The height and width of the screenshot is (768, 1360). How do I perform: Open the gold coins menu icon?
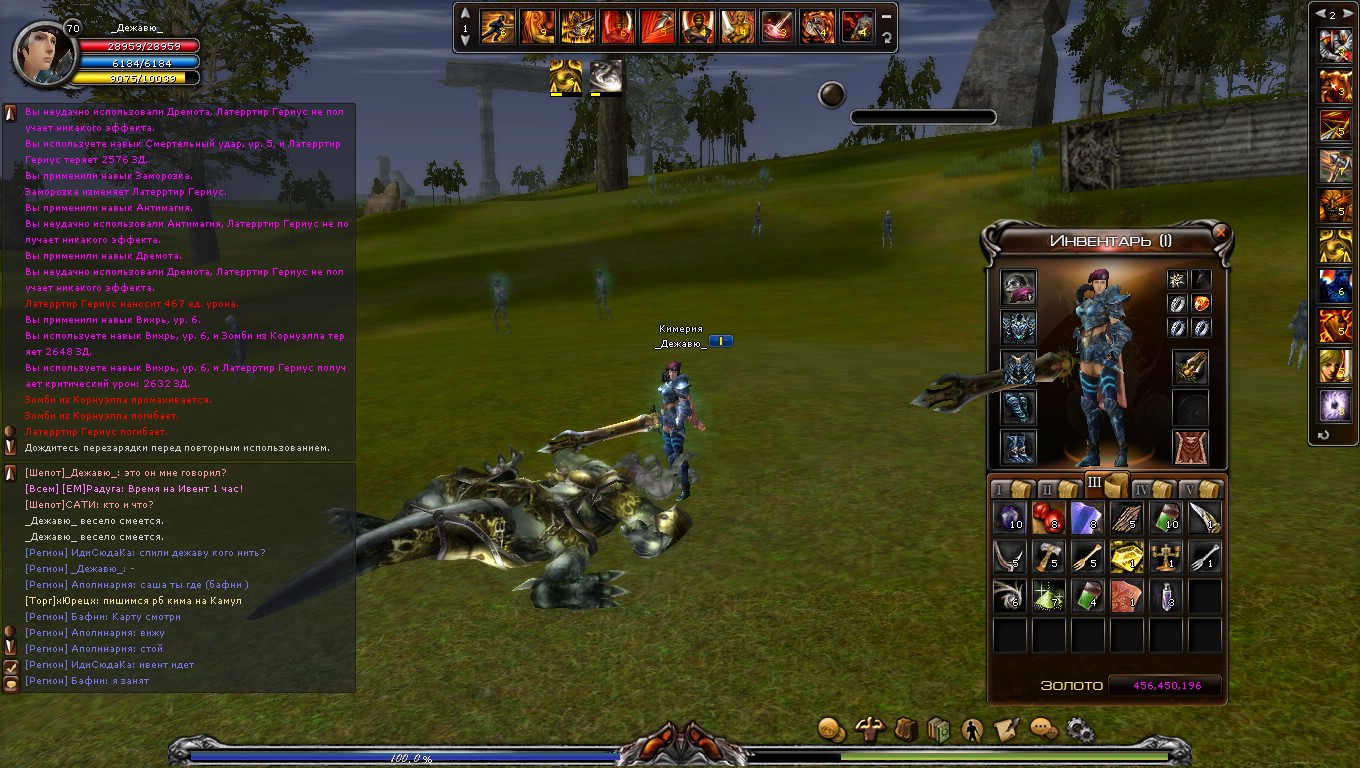831,729
